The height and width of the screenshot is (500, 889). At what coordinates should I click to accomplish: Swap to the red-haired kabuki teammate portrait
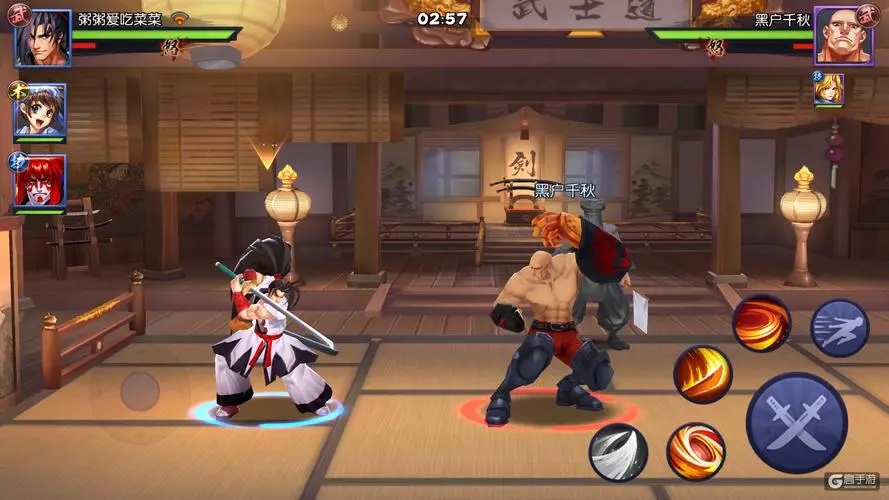click(x=39, y=181)
